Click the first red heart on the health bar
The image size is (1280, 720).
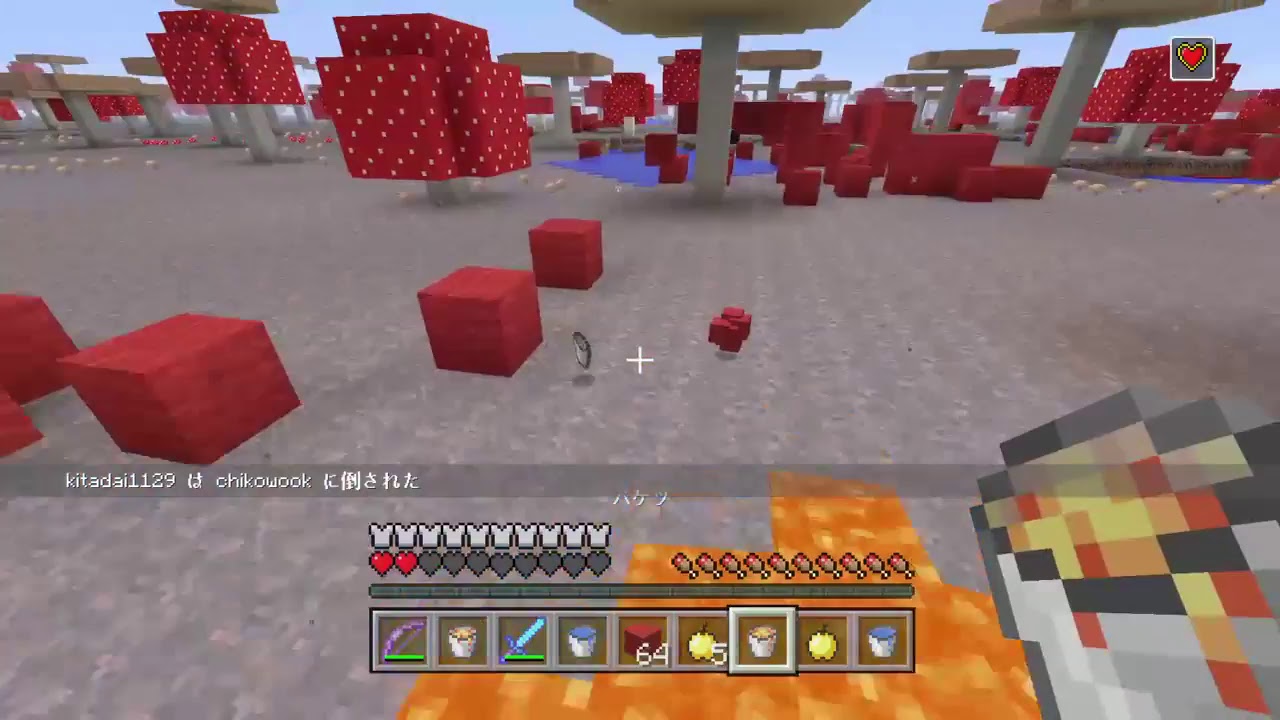[378, 562]
